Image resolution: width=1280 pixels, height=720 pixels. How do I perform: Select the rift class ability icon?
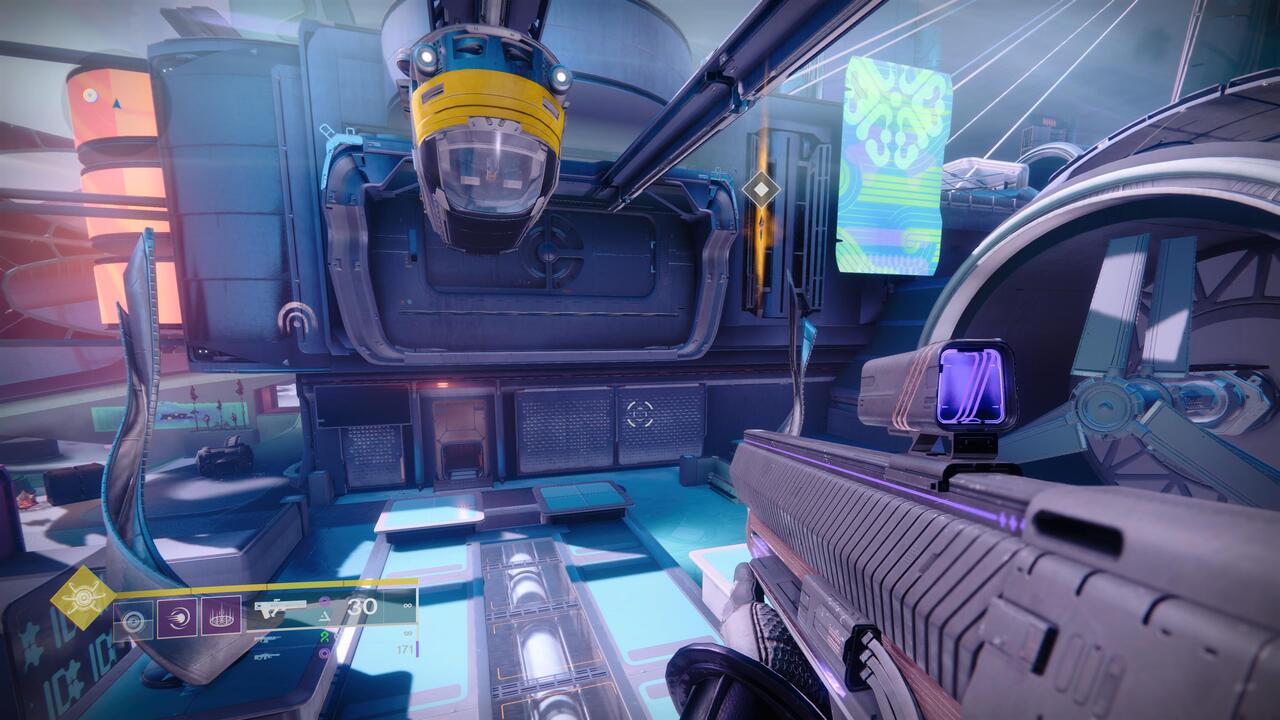[221, 618]
